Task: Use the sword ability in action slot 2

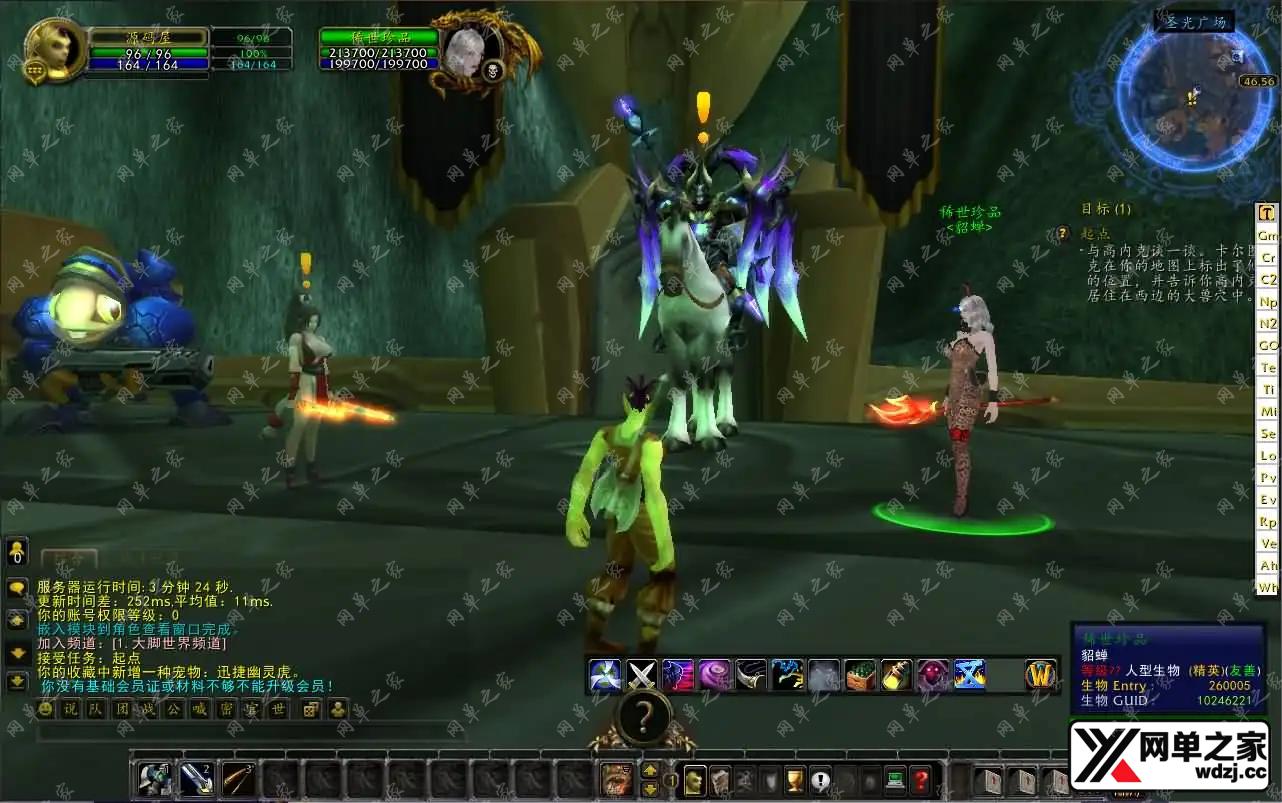Action: pyautogui.click(x=197, y=780)
